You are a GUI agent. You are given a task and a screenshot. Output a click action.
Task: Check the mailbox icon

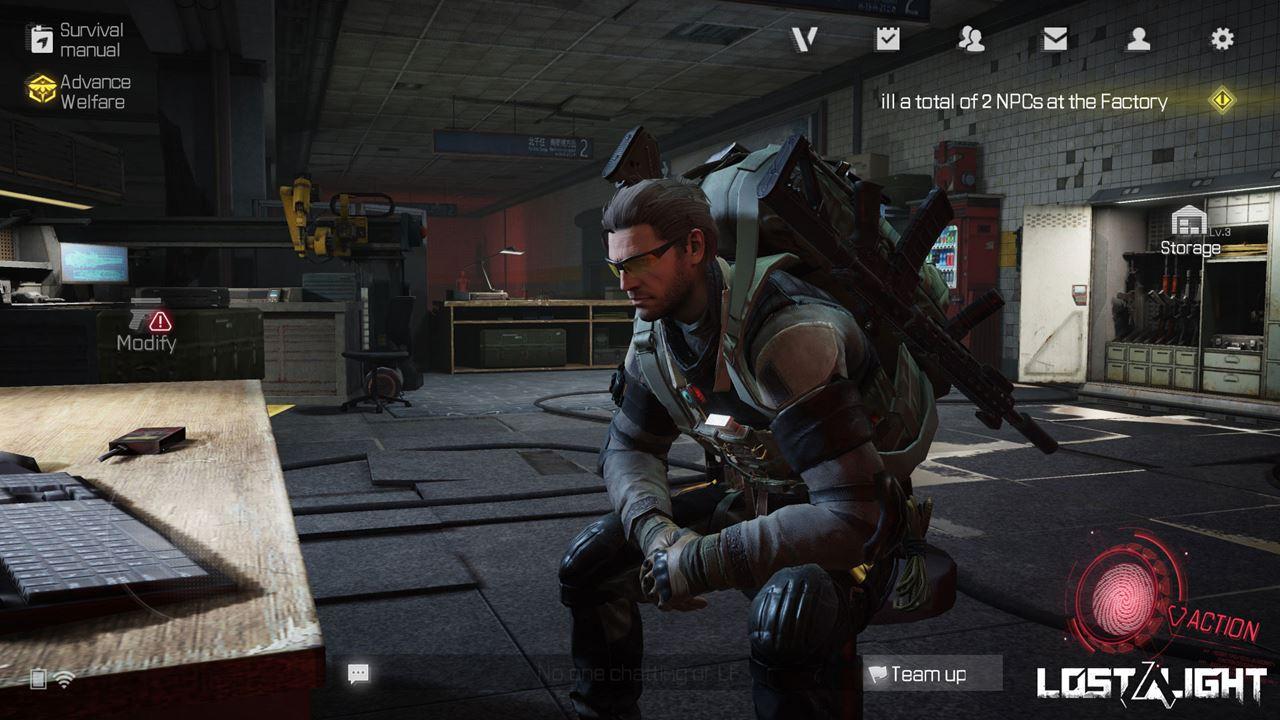click(1053, 40)
